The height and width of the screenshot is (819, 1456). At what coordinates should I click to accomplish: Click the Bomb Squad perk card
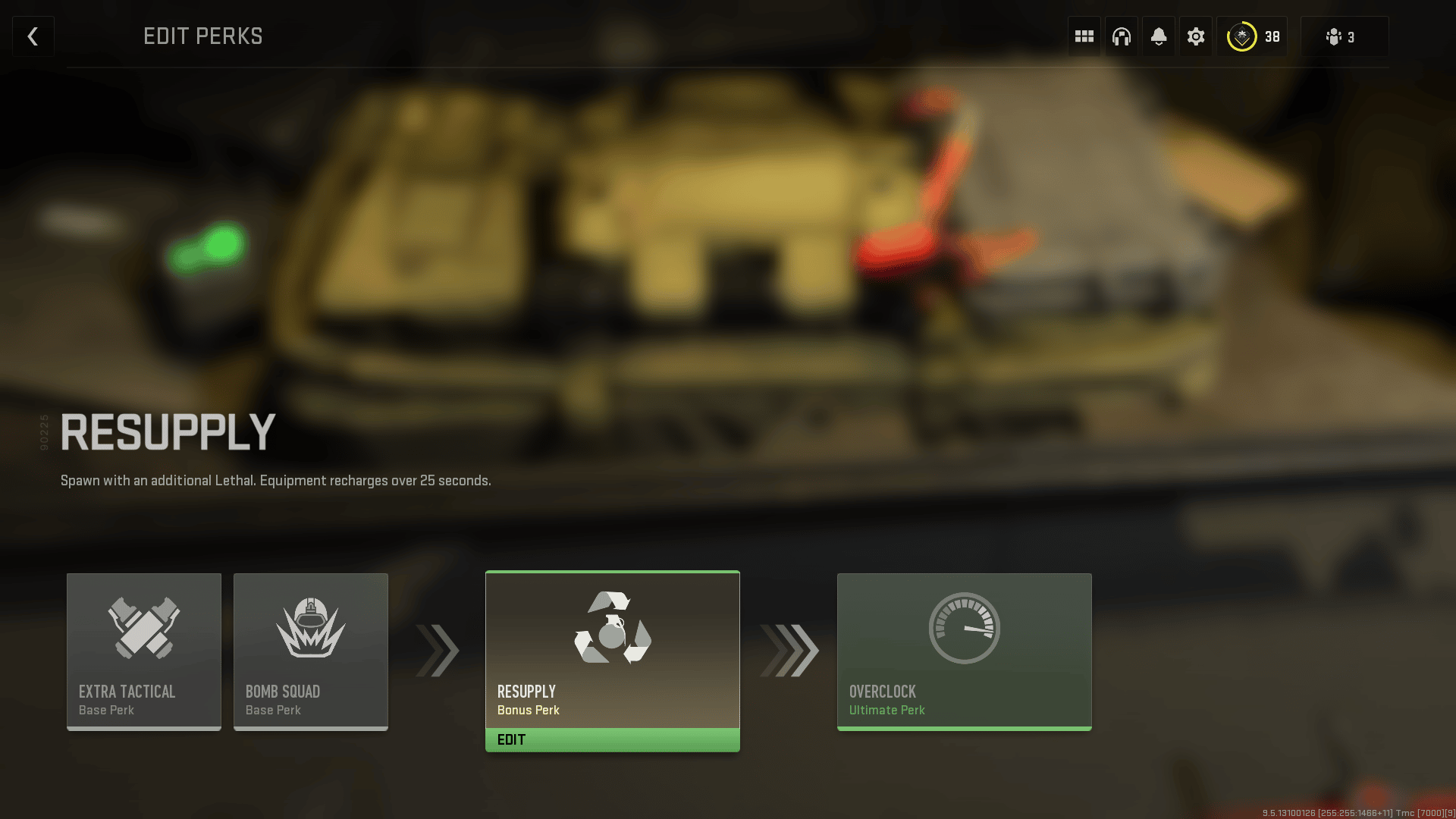click(310, 651)
